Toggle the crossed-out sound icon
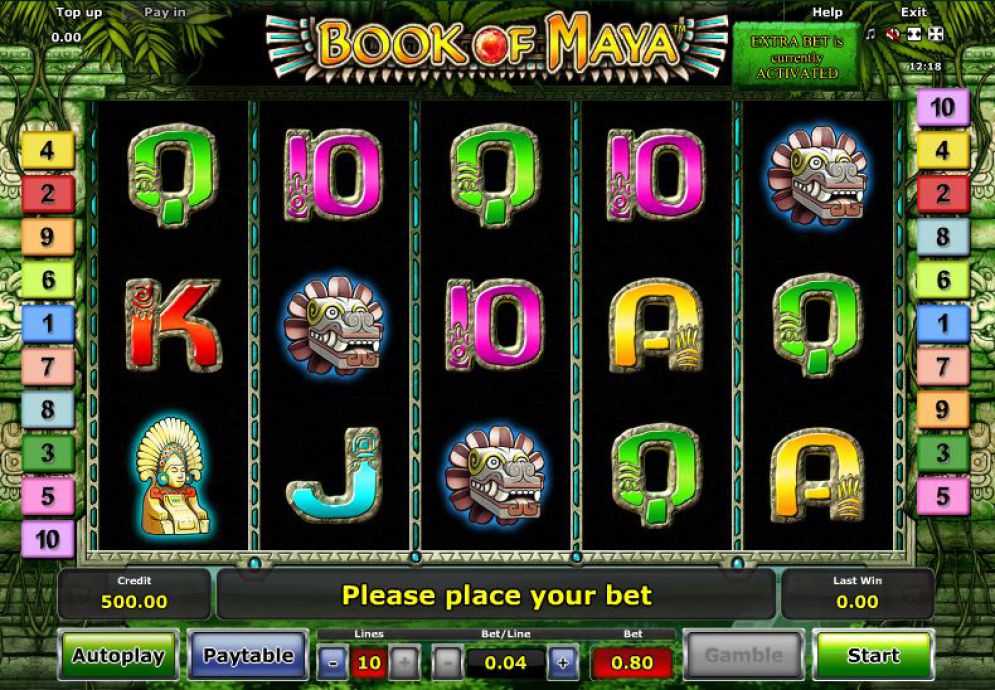The width and height of the screenshot is (995, 690). 892,34
